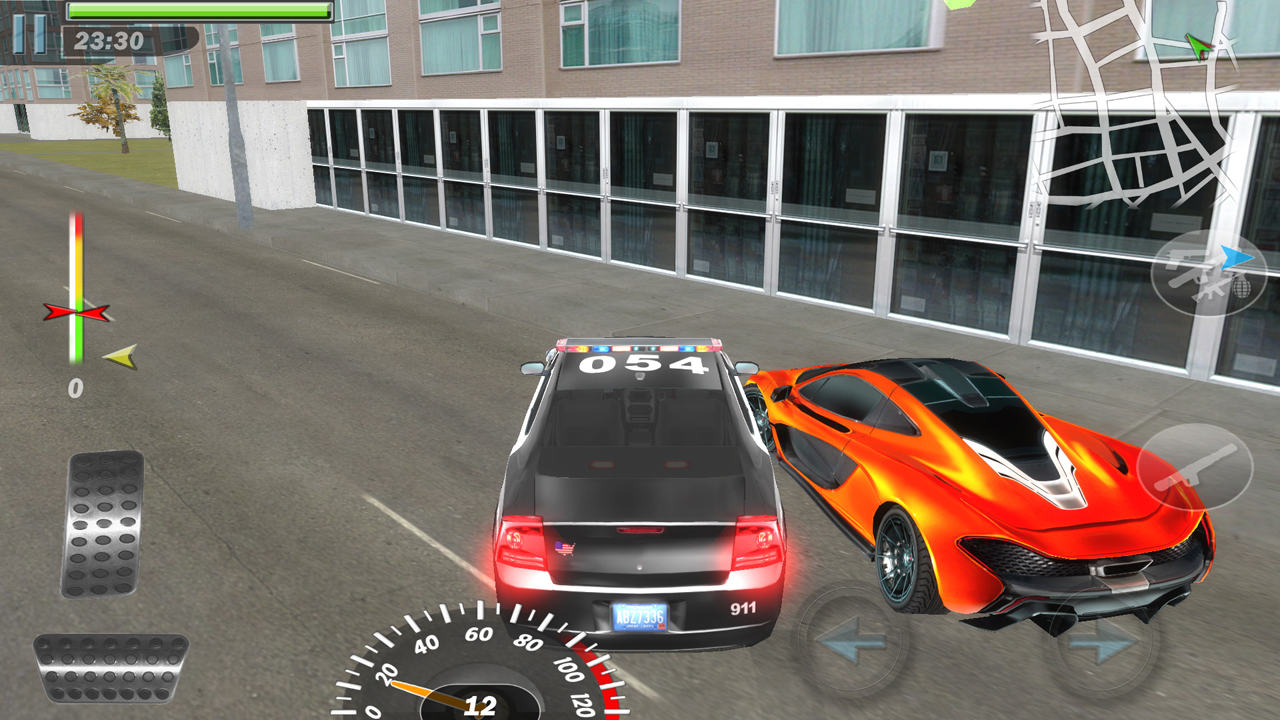
Task: Tap the green health bar
Action: click(x=195, y=9)
